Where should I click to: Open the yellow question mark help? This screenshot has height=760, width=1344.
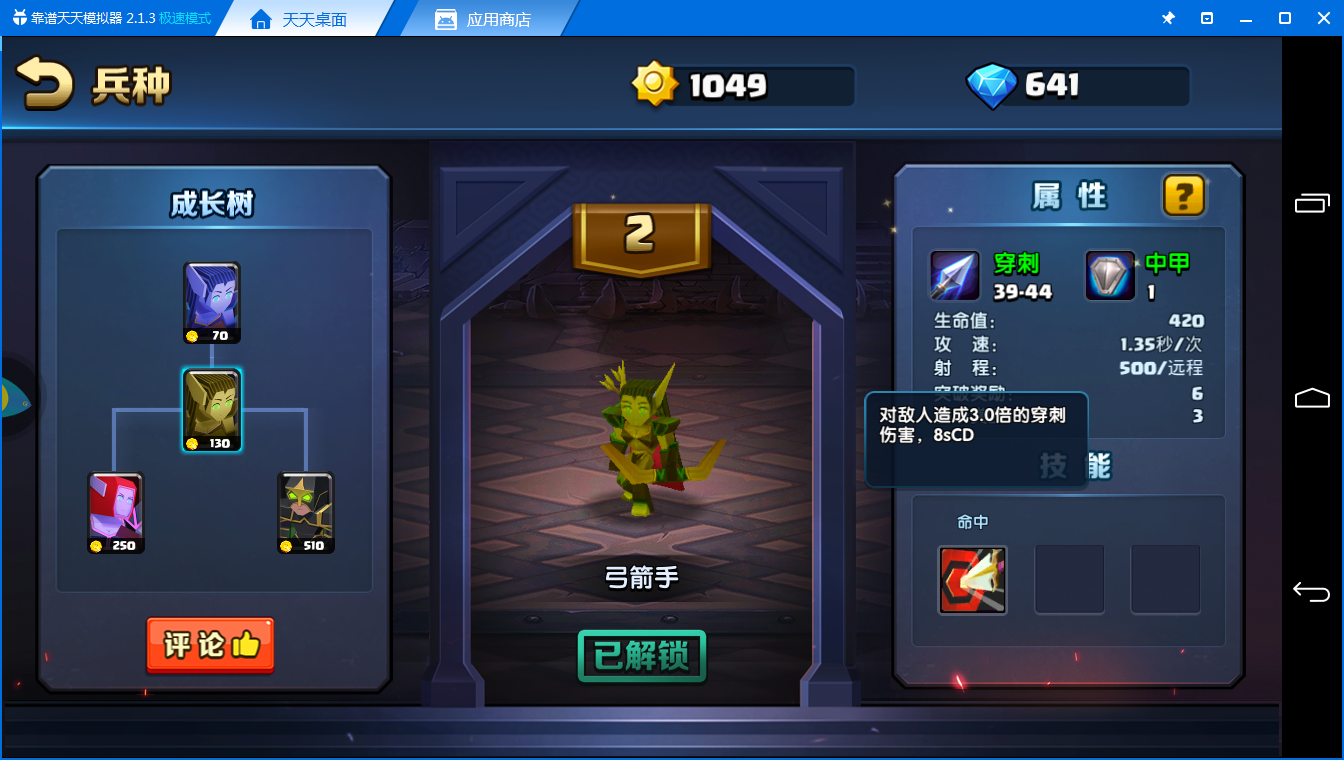click(x=1184, y=195)
